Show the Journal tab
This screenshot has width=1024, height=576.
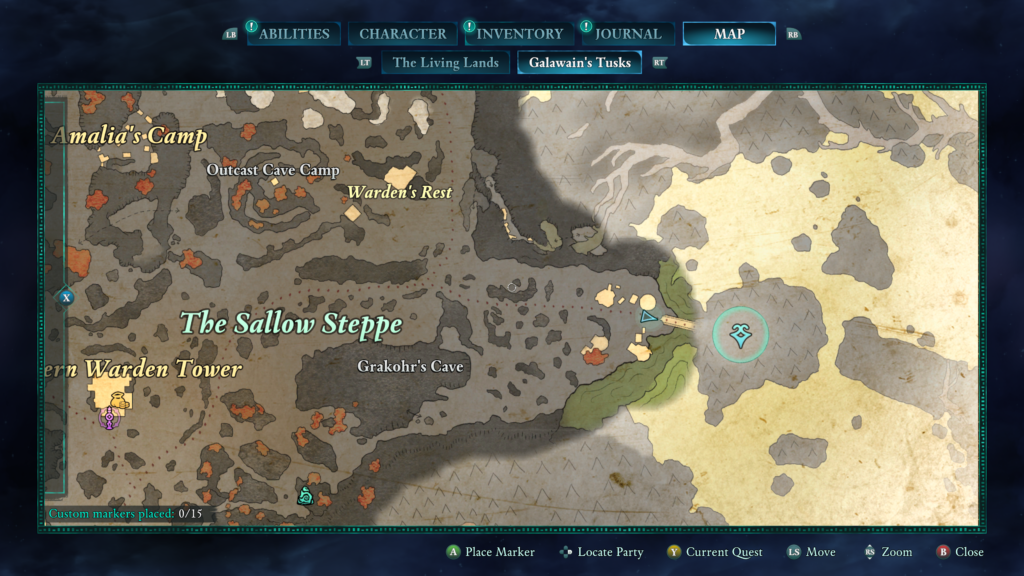(628, 34)
